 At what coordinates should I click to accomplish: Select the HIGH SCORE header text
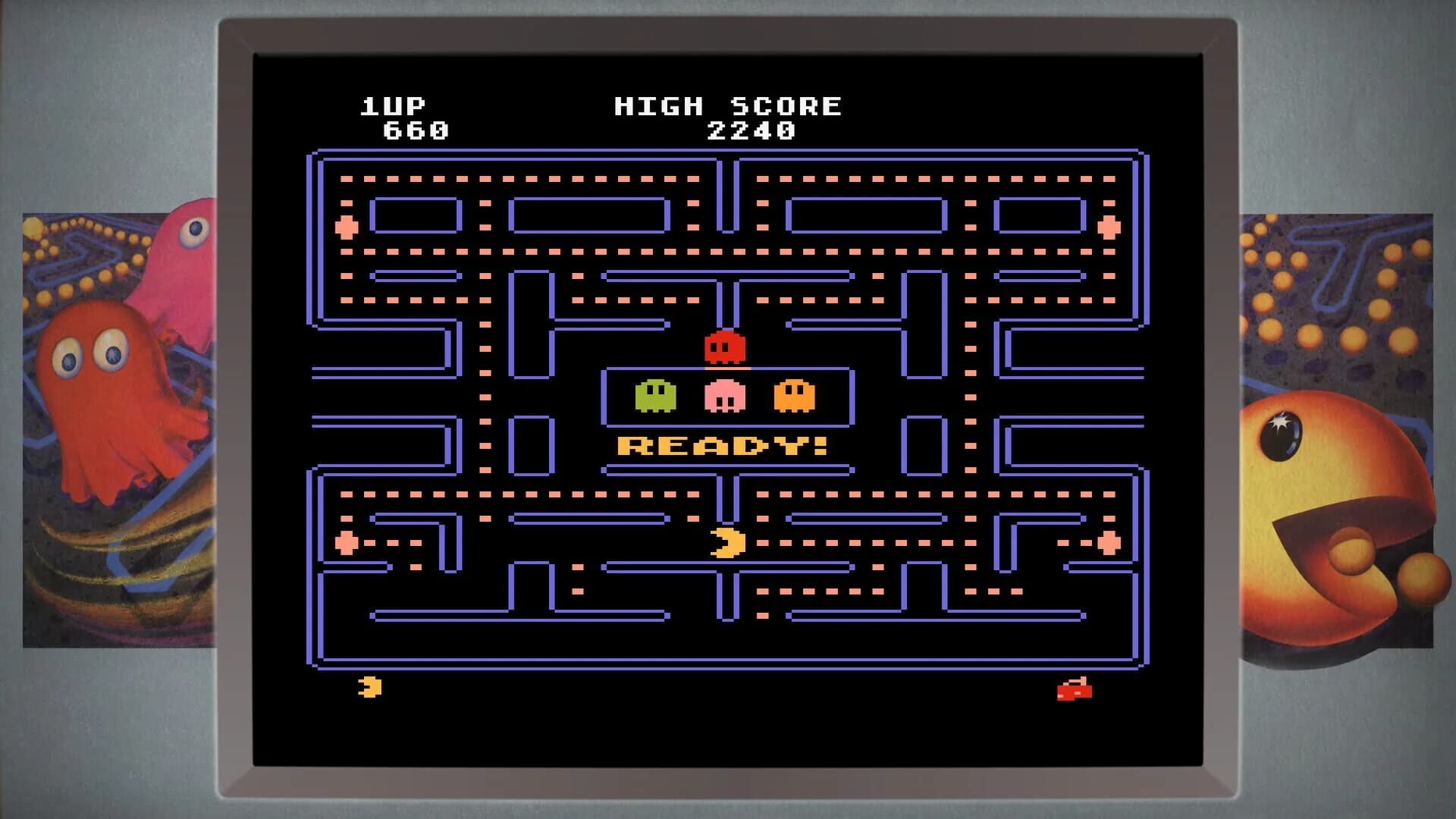click(728, 106)
